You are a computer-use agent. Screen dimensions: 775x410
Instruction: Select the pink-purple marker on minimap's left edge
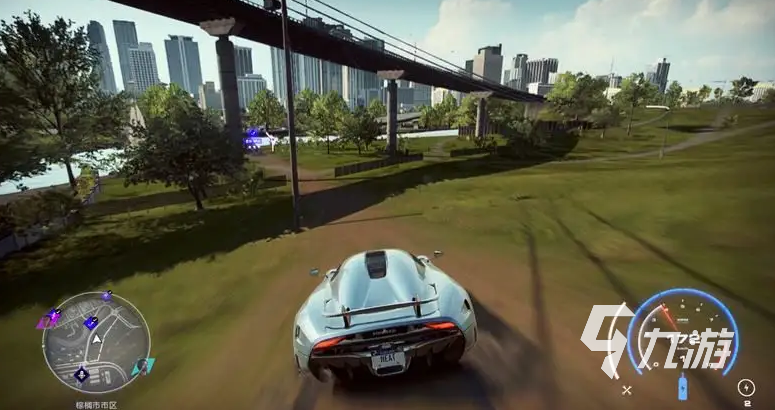coord(45,321)
